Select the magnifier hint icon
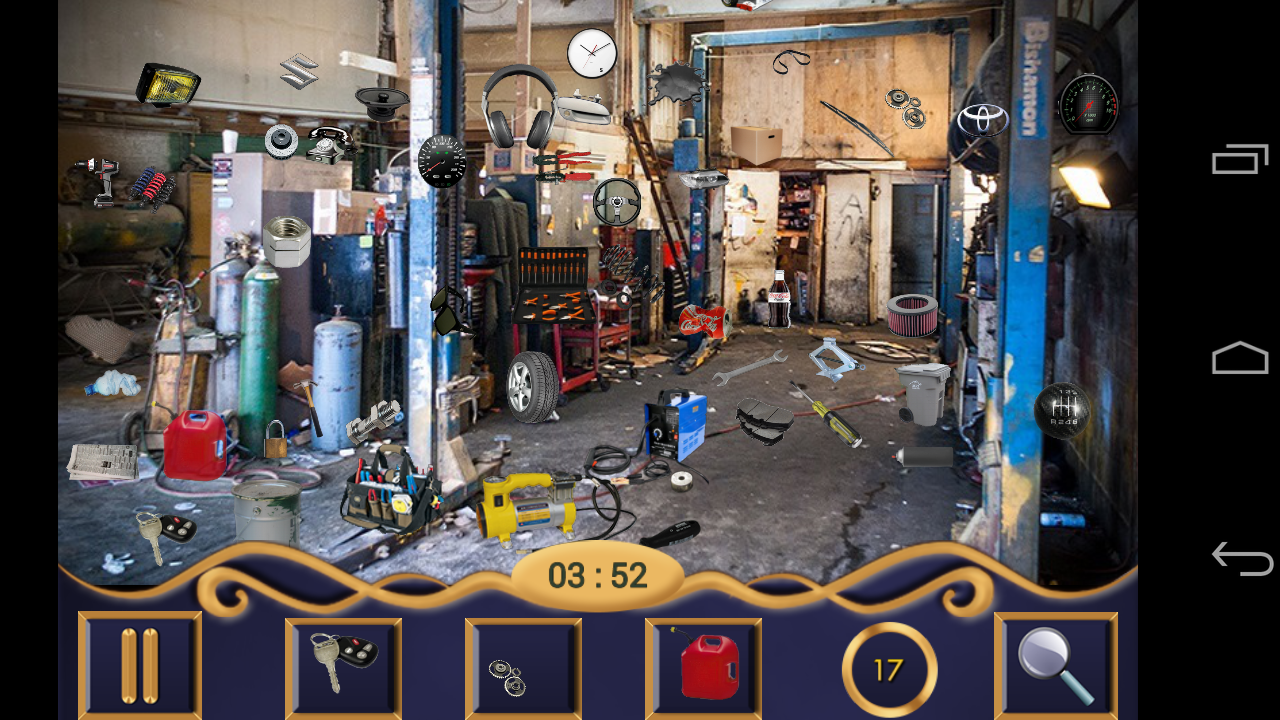 (x=1058, y=665)
